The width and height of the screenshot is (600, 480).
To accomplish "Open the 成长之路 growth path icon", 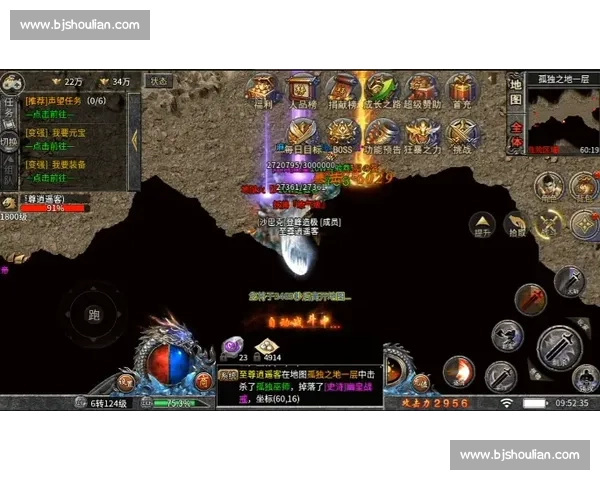I will pyautogui.click(x=381, y=86).
